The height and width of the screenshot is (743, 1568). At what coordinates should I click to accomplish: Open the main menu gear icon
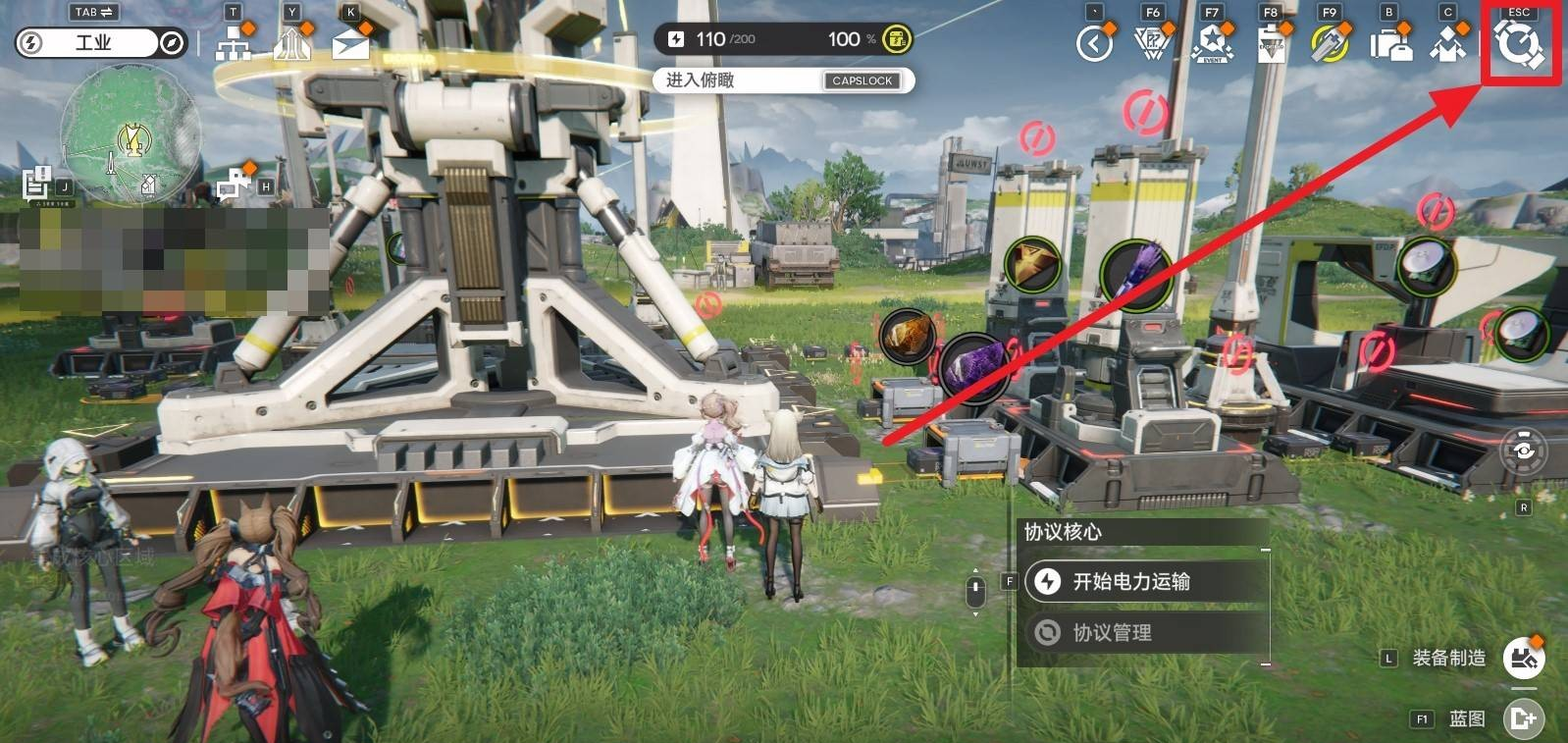1519,45
